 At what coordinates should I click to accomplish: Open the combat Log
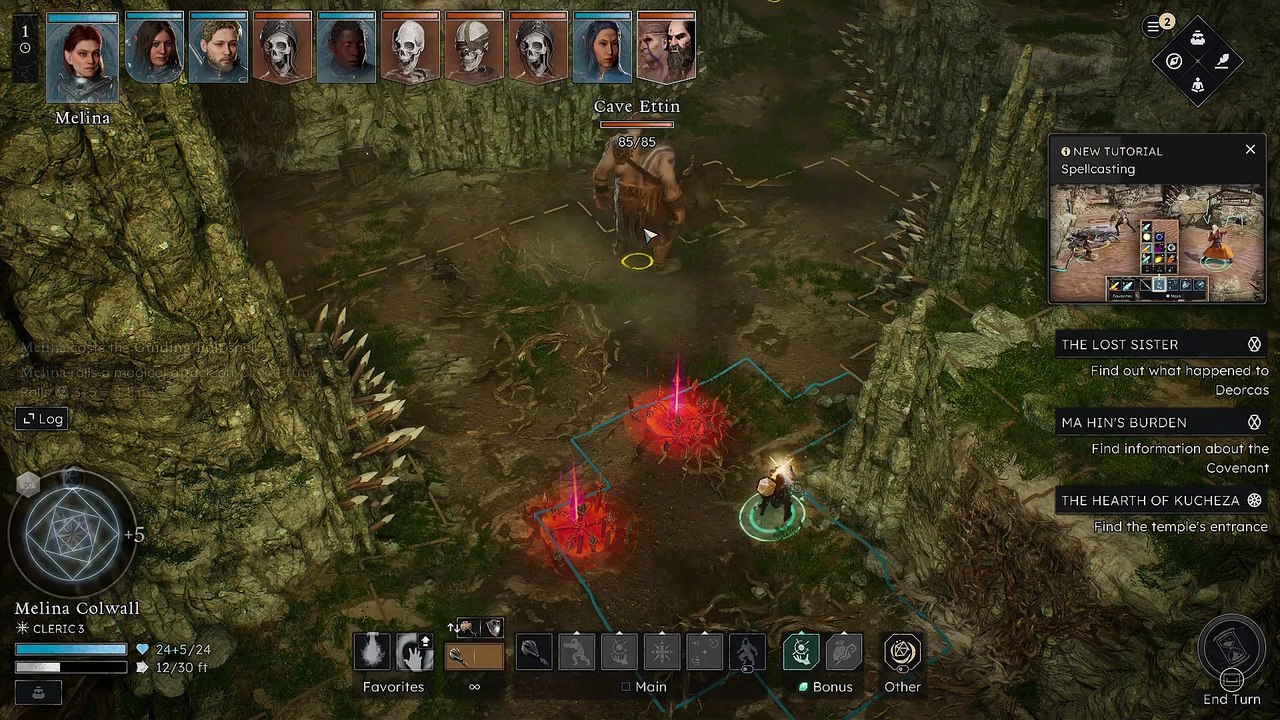pos(41,419)
